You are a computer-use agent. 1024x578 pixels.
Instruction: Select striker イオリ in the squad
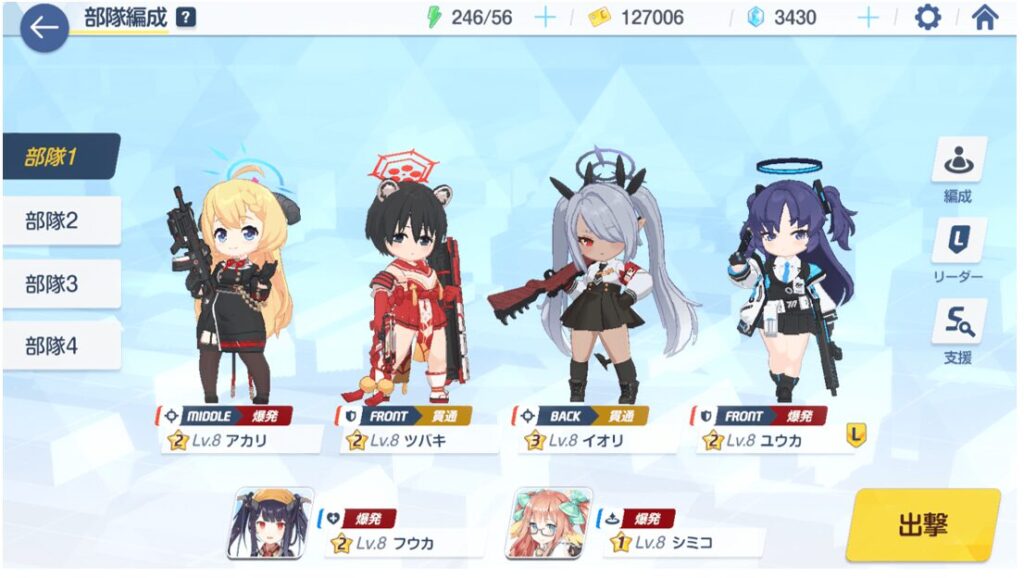click(592, 290)
